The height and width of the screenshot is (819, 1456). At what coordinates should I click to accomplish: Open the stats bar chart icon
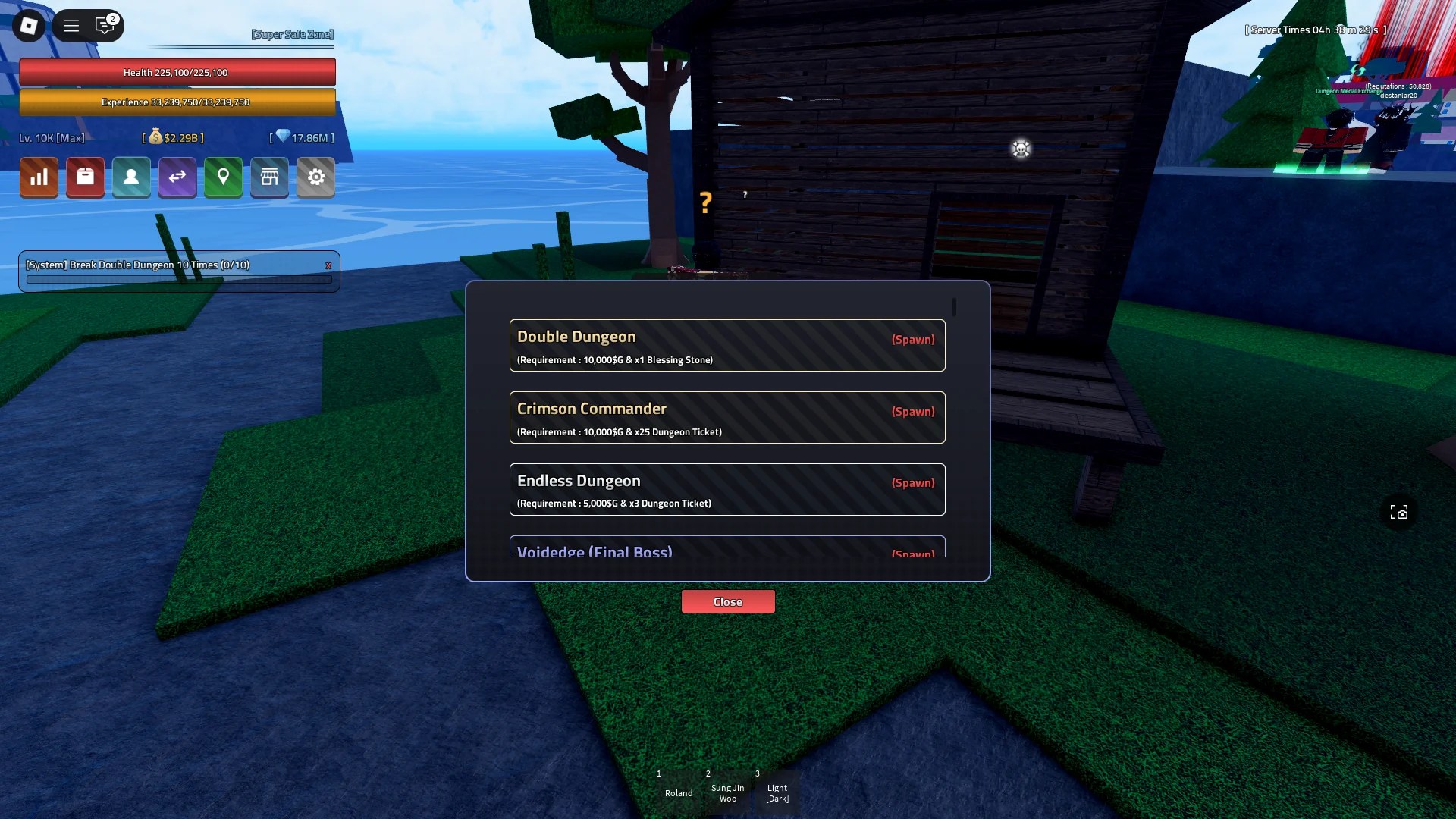(x=39, y=177)
